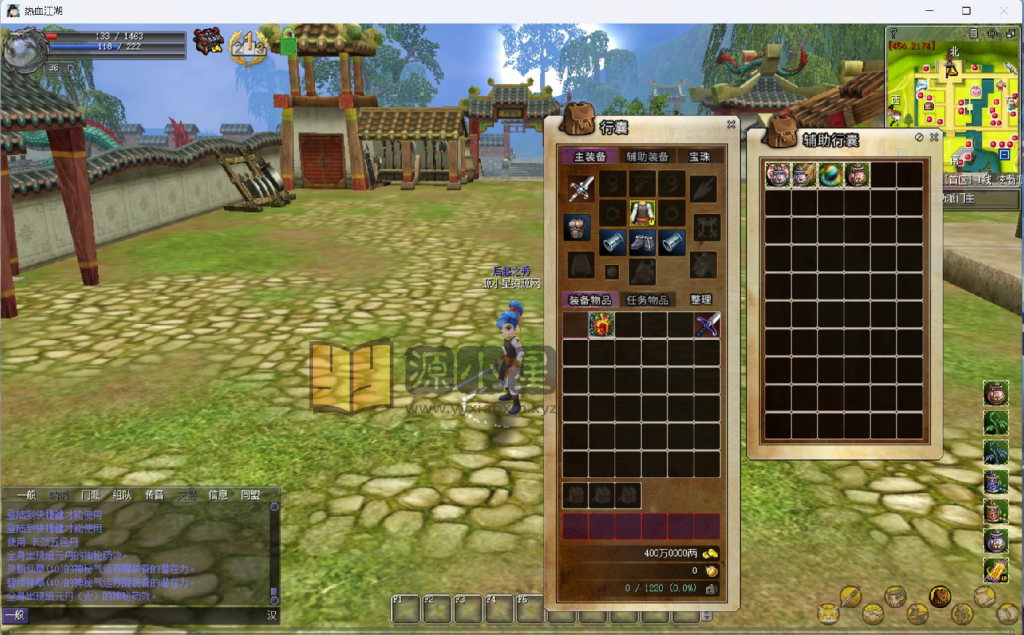Click the treasure chest icon by health bar
Screen dimensions: 1024x635
(207, 43)
